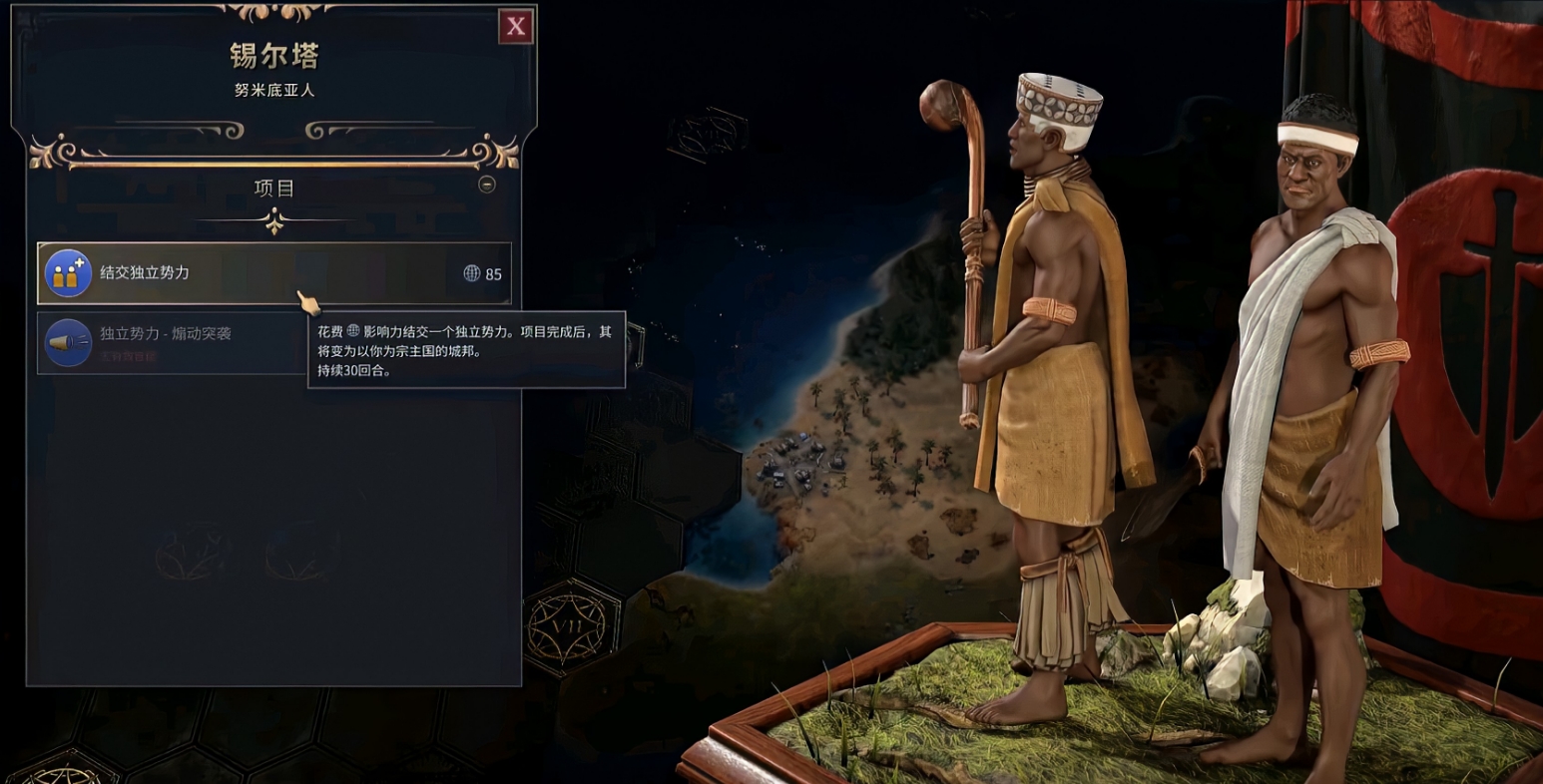Choose the 独立势力 - 煽动突袭 project
The image size is (1543, 784).
click(x=170, y=342)
